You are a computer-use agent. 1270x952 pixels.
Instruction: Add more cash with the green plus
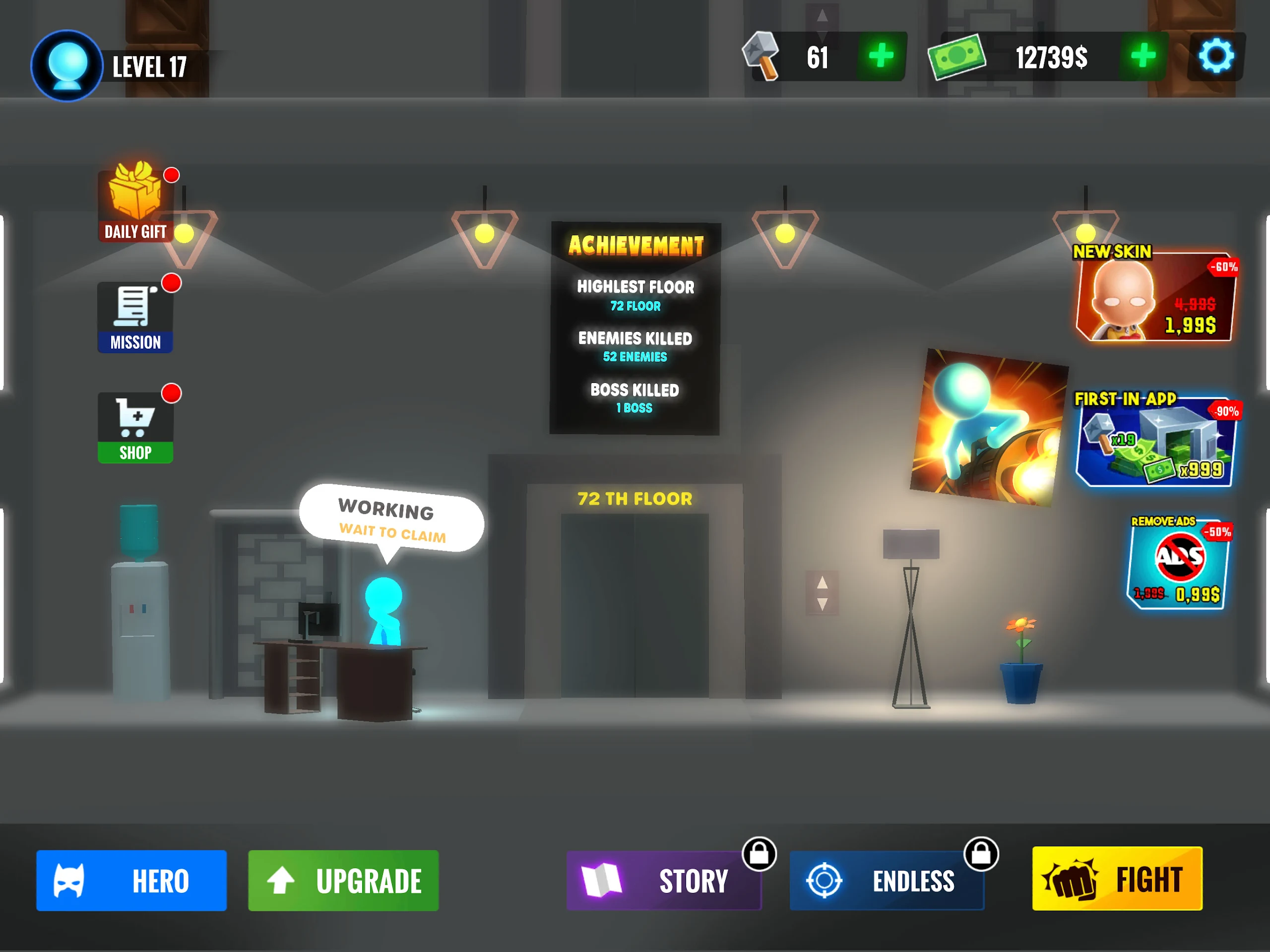click(1143, 56)
